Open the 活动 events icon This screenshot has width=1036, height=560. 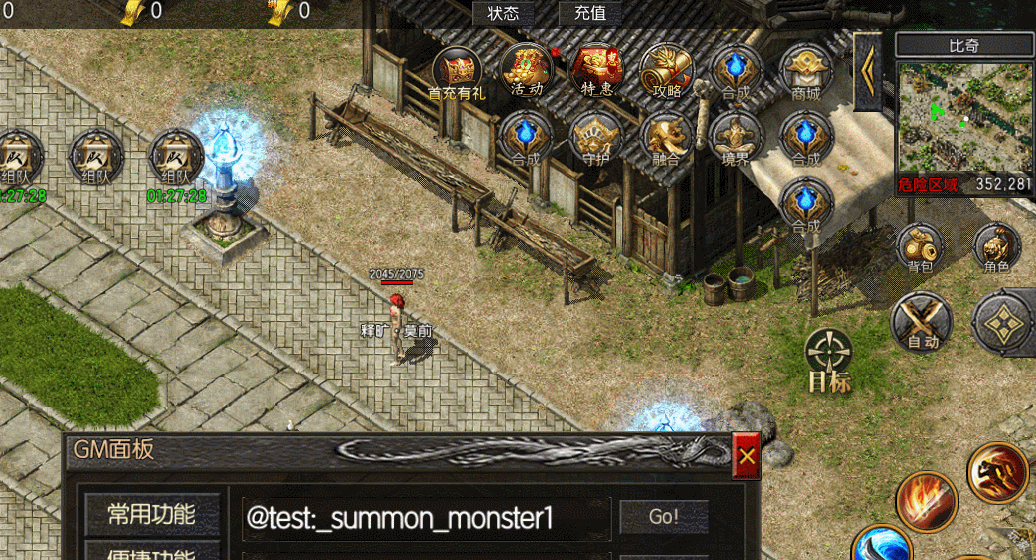527,69
